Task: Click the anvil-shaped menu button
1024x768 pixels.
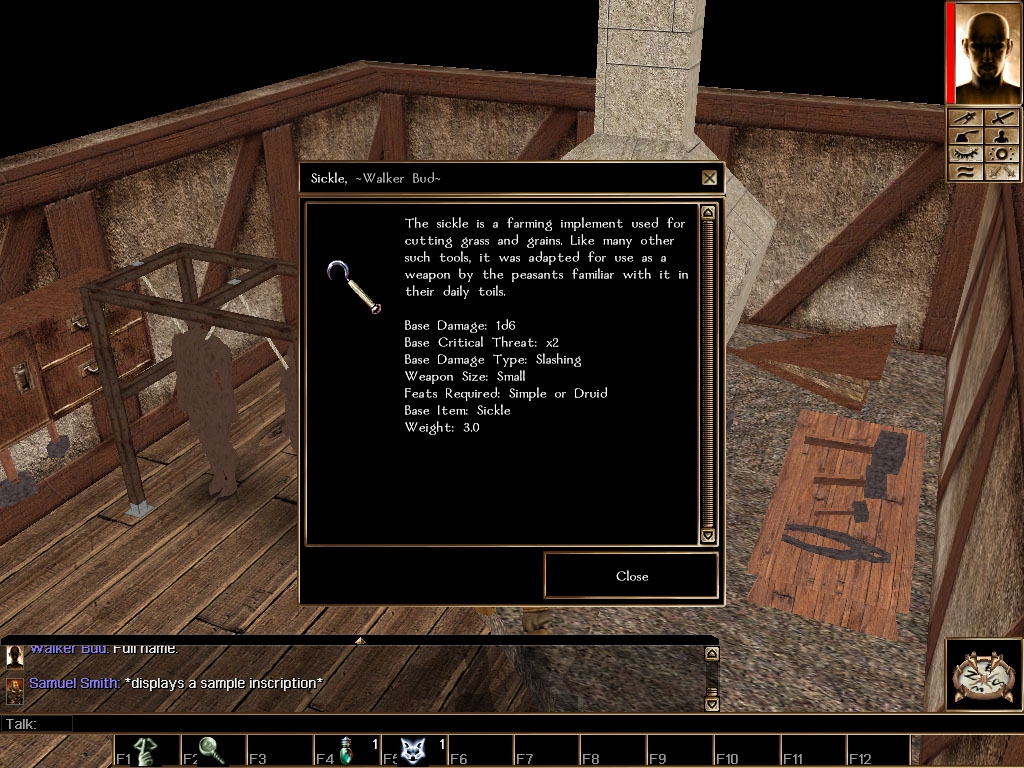Action: (965, 136)
